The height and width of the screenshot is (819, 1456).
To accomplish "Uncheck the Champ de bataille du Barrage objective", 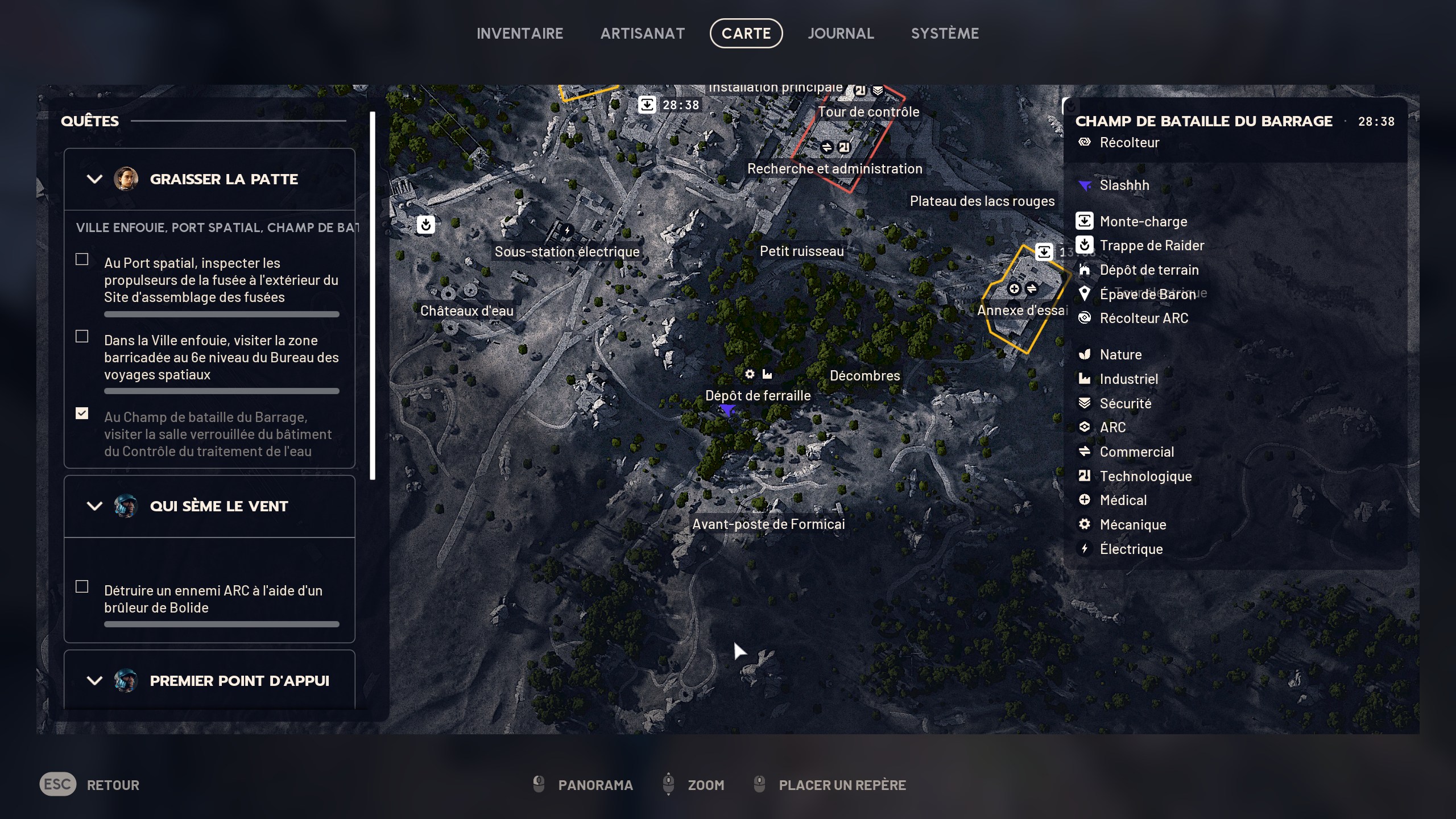I will click(81, 414).
